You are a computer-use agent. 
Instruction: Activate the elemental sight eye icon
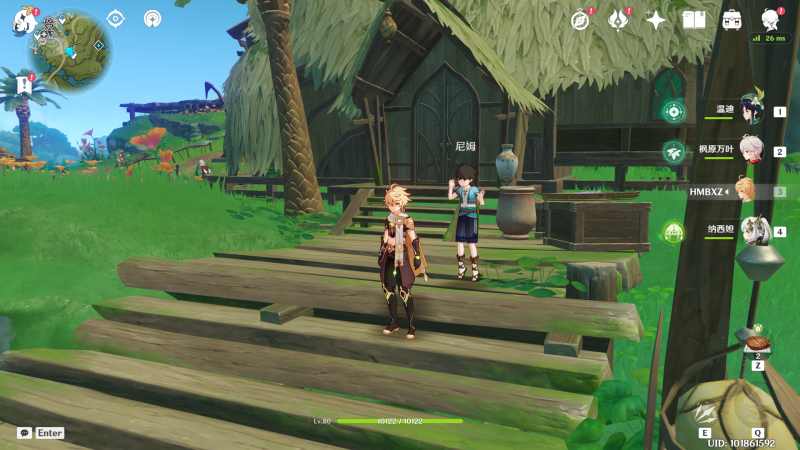[116, 18]
